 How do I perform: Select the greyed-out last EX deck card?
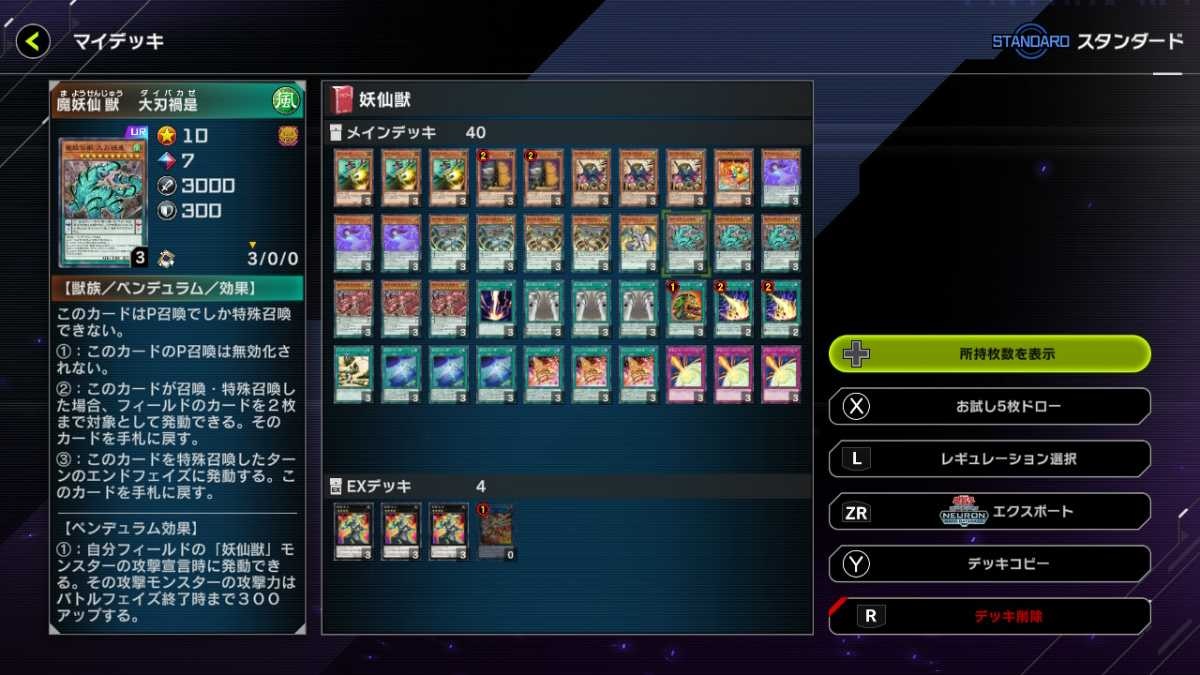496,531
